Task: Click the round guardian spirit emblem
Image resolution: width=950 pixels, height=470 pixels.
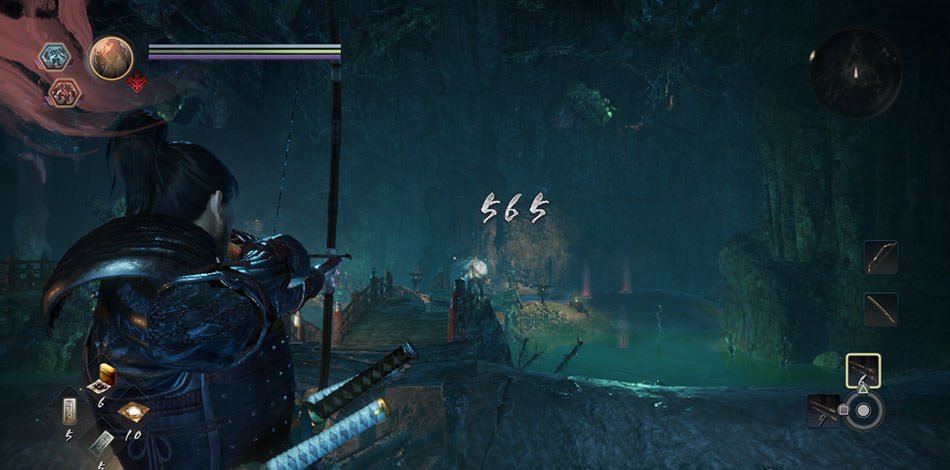Action: click(111, 58)
